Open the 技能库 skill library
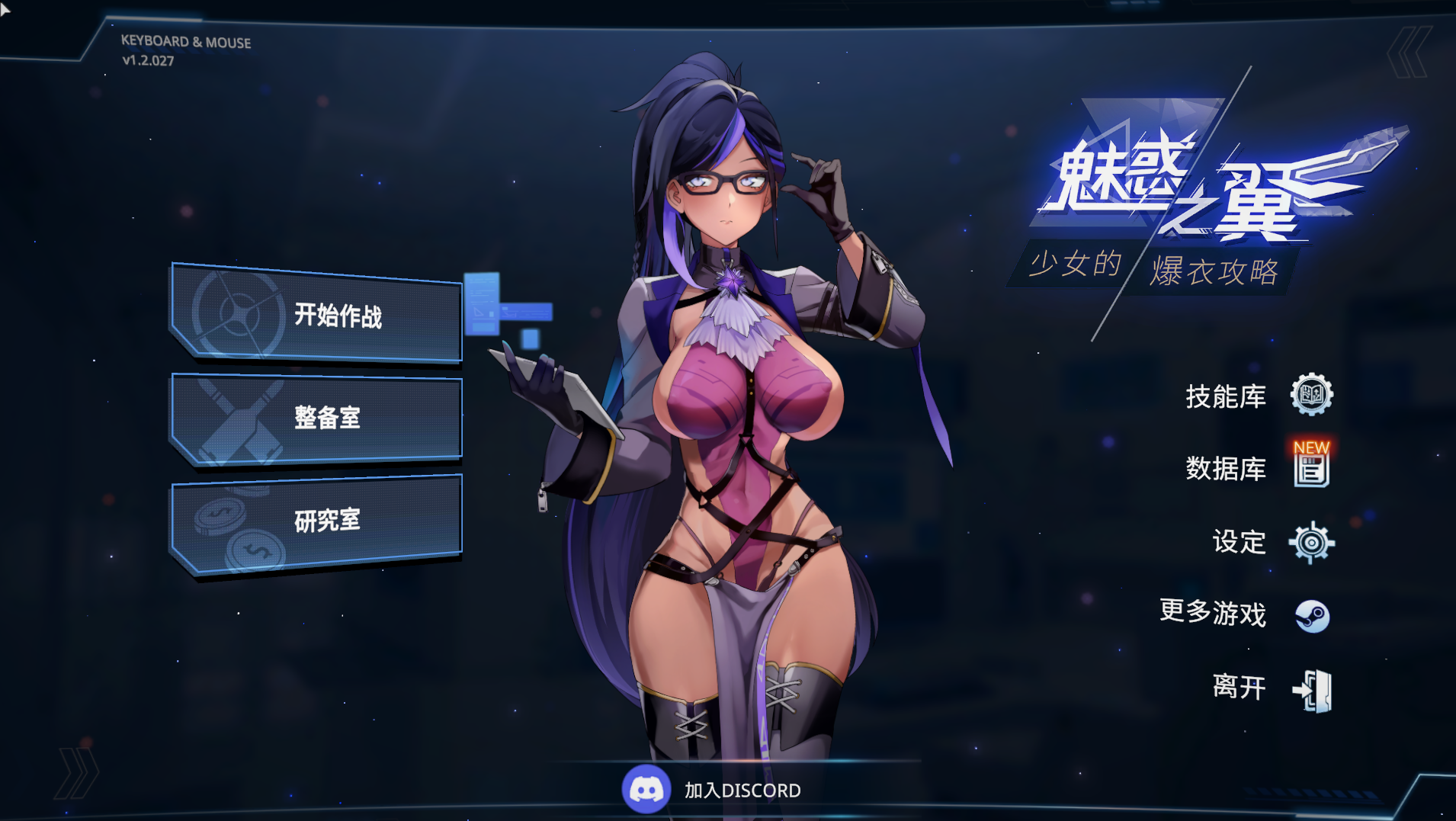The height and width of the screenshot is (821, 1456). point(1225,396)
